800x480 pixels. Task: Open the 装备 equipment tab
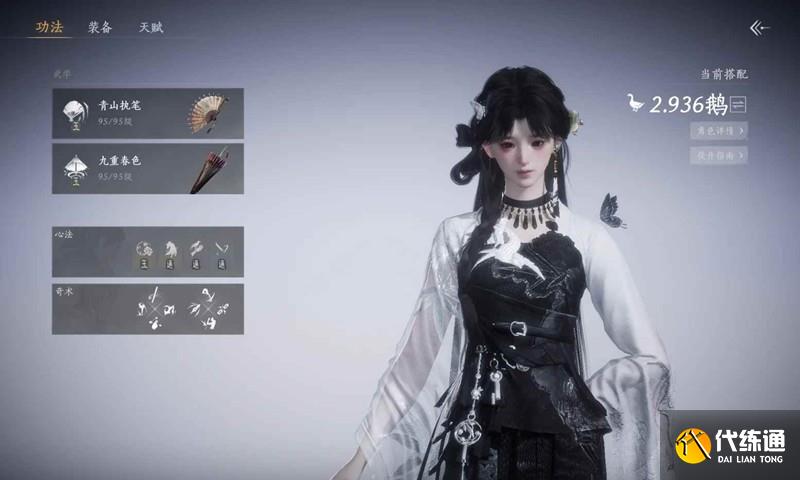click(x=100, y=28)
